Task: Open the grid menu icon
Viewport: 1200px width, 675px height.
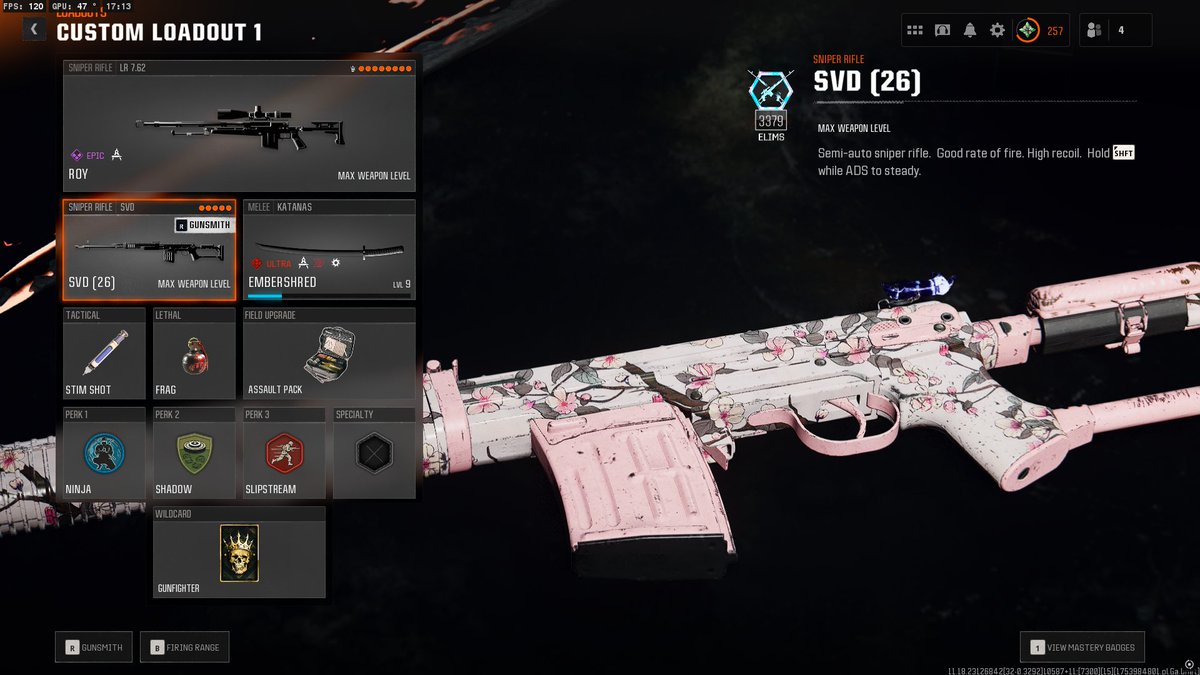Action: [914, 30]
